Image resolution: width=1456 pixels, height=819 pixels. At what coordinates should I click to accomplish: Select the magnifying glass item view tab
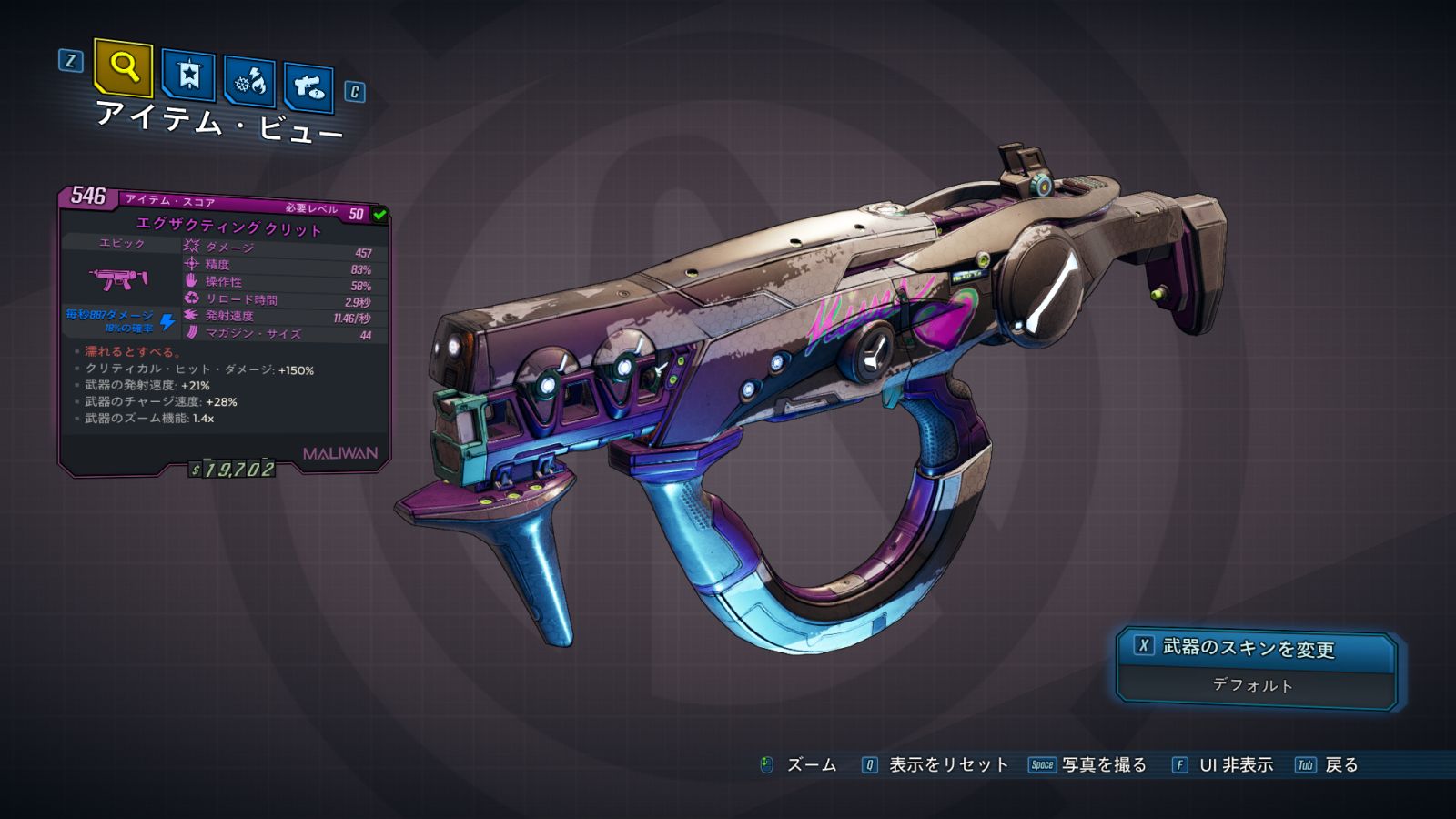tap(123, 67)
